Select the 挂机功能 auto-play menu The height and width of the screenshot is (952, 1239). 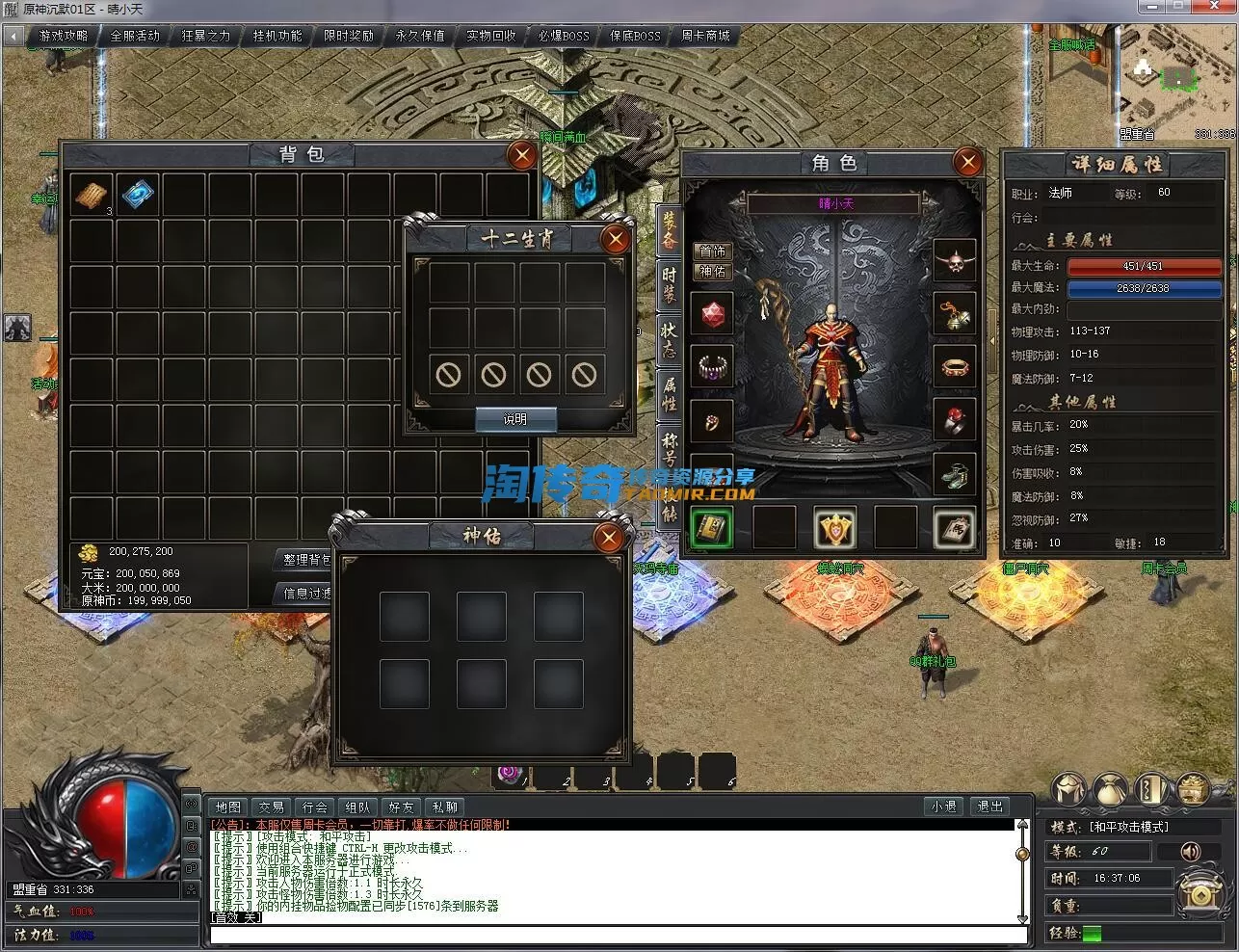277,36
